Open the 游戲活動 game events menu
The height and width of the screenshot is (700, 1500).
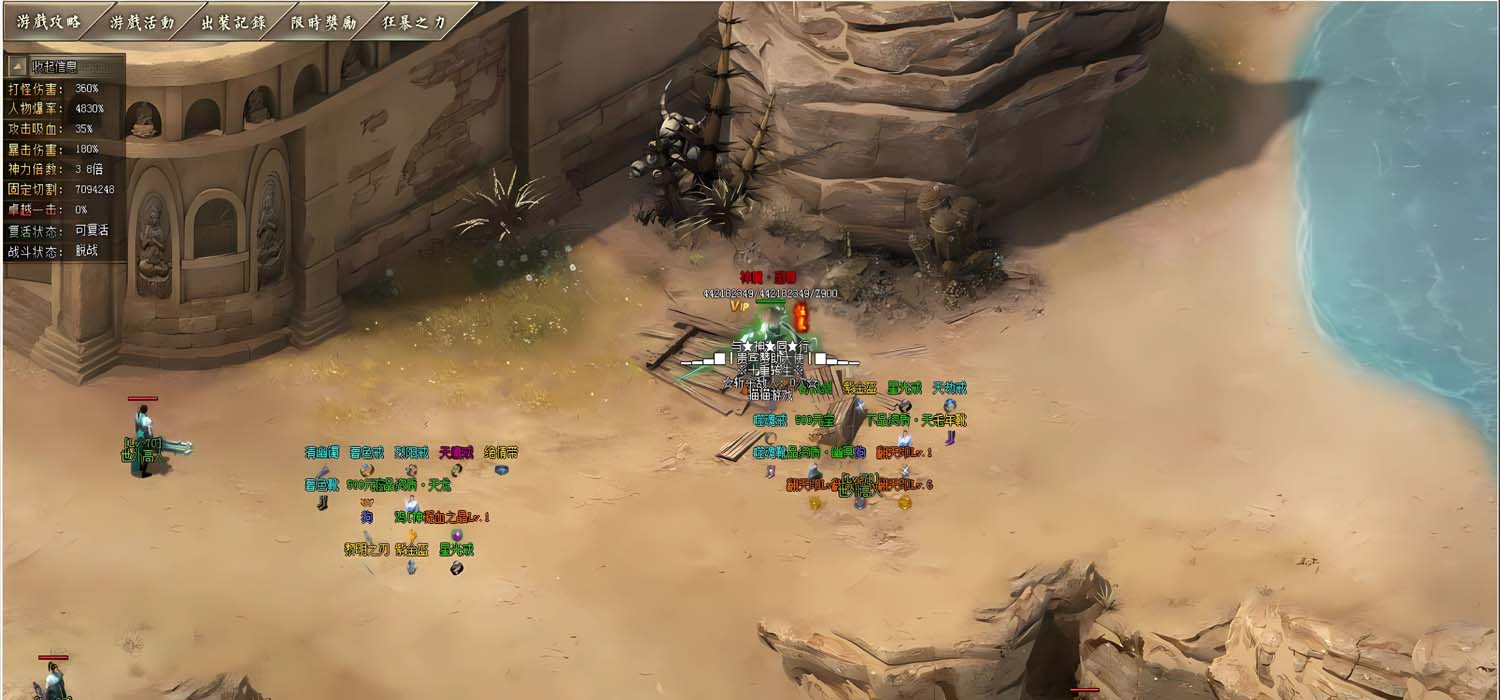(141, 22)
